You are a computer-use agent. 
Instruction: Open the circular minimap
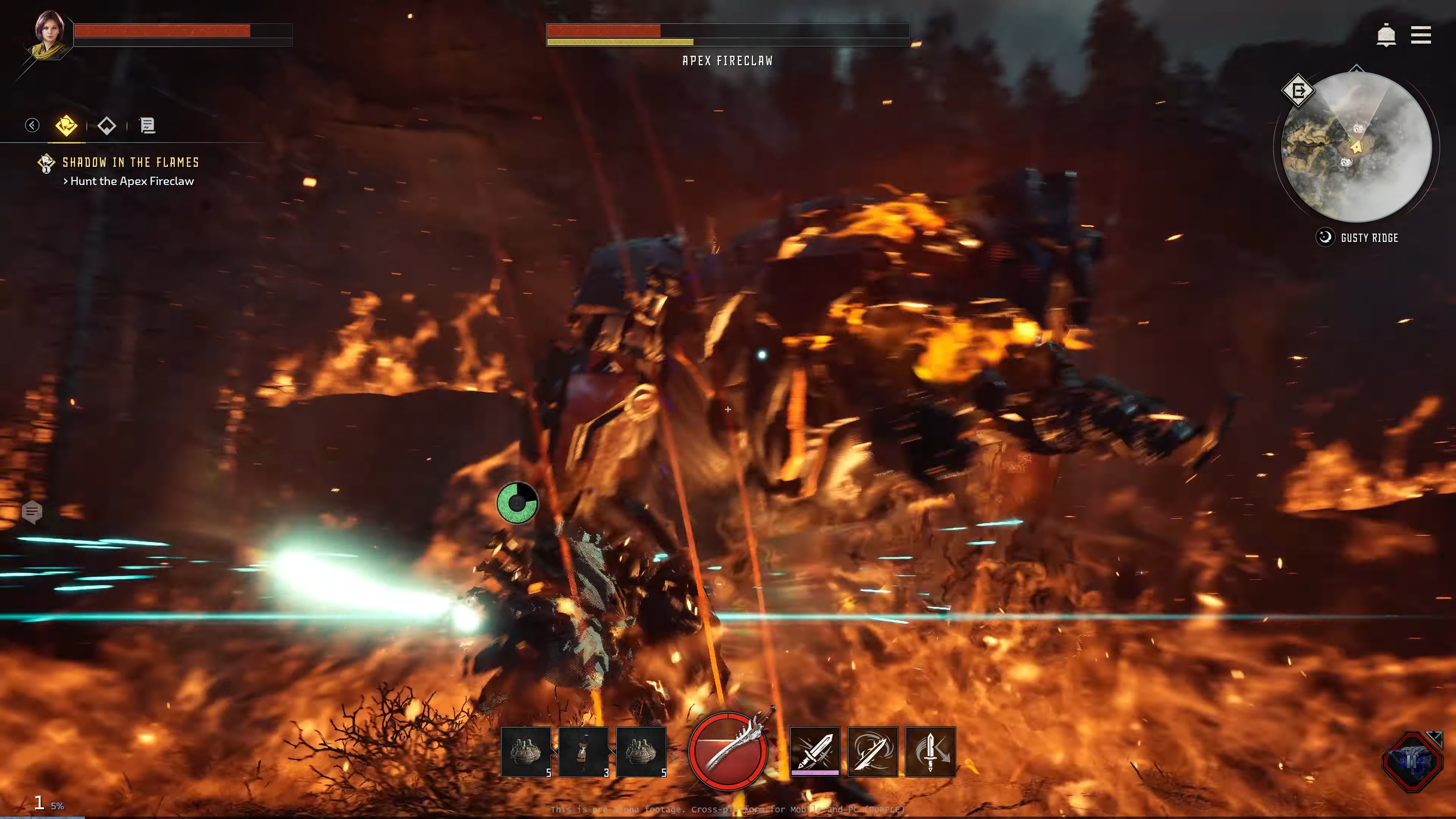(x=1357, y=147)
